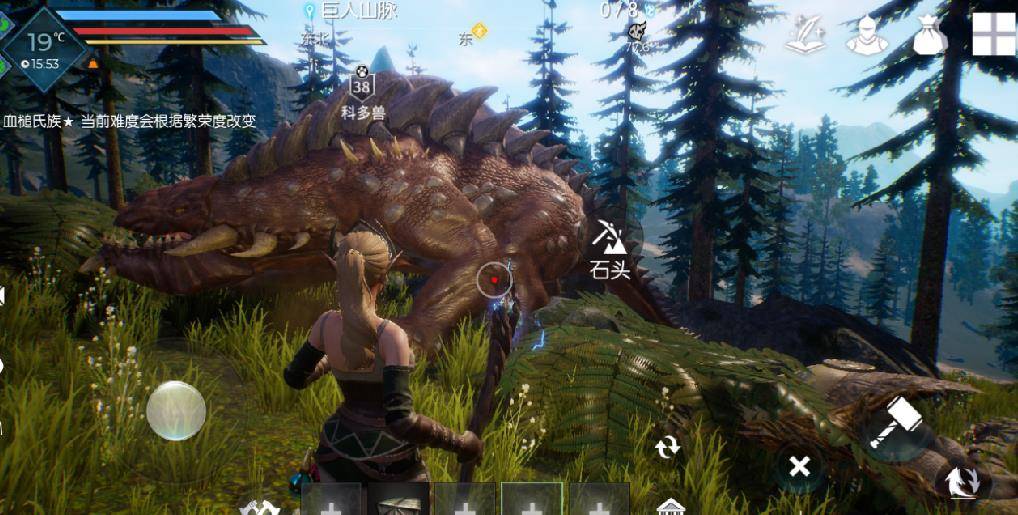Open the building icon at bottom
Image resolution: width=1018 pixels, height=515 pixels.
point(670,506)
